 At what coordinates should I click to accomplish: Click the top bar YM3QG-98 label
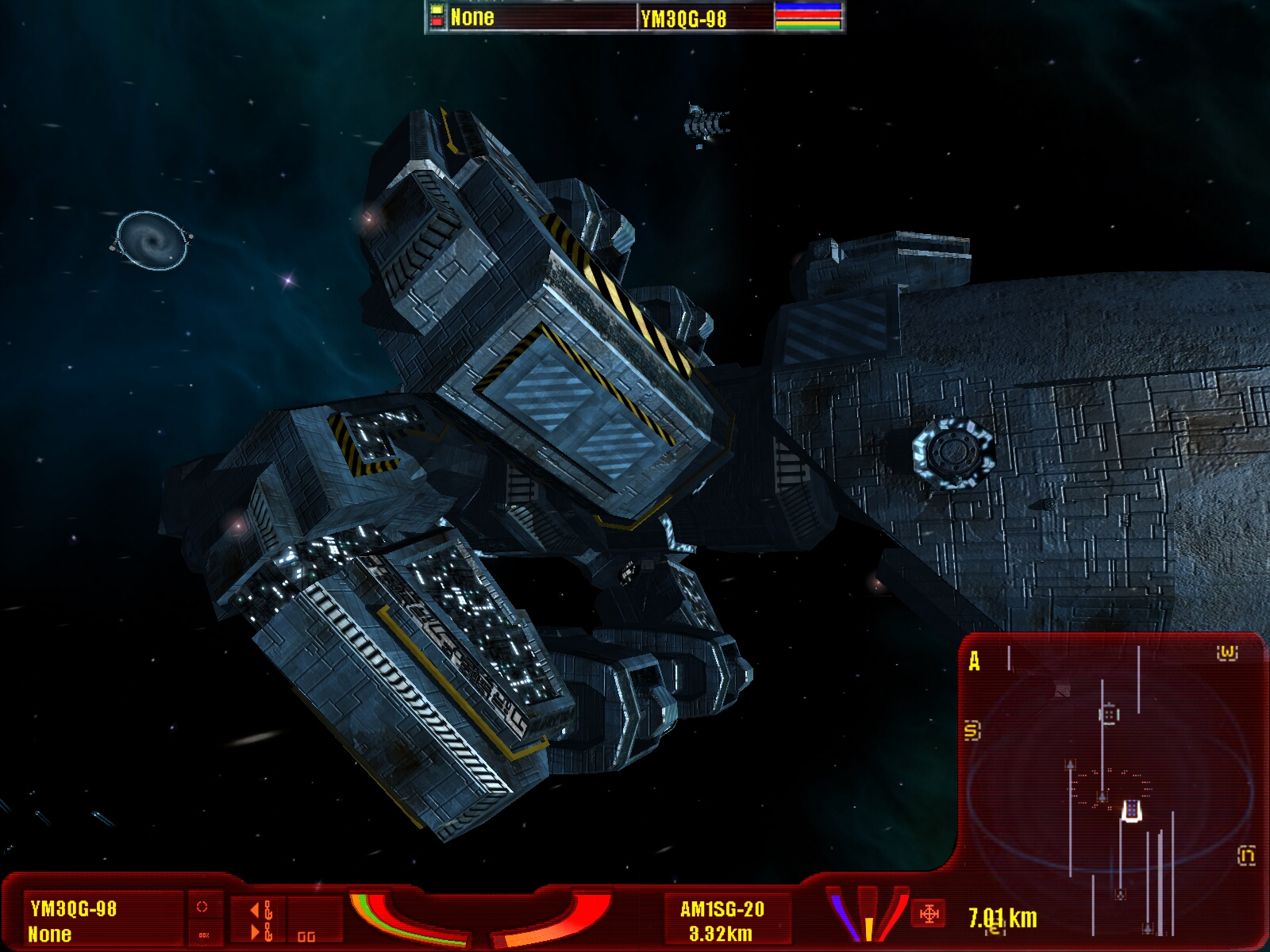coord(683,18)
